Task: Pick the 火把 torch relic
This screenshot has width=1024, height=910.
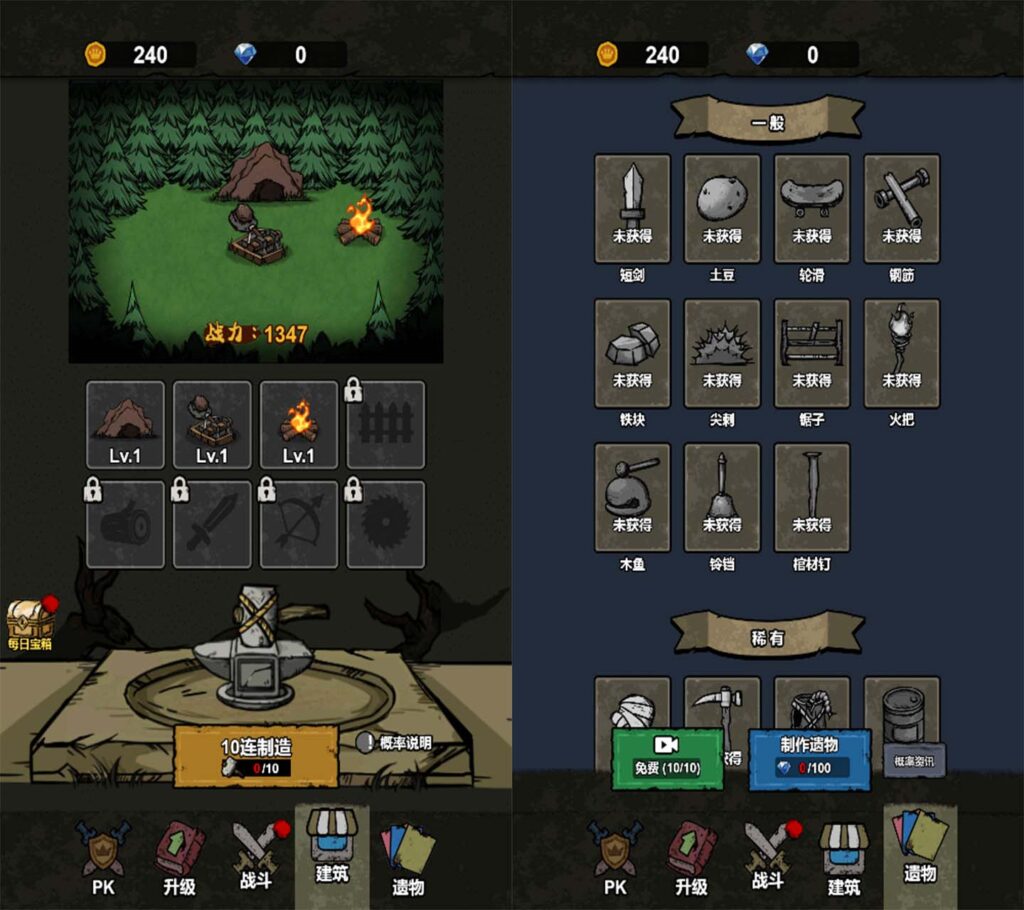Action: [x=902, y=353]
